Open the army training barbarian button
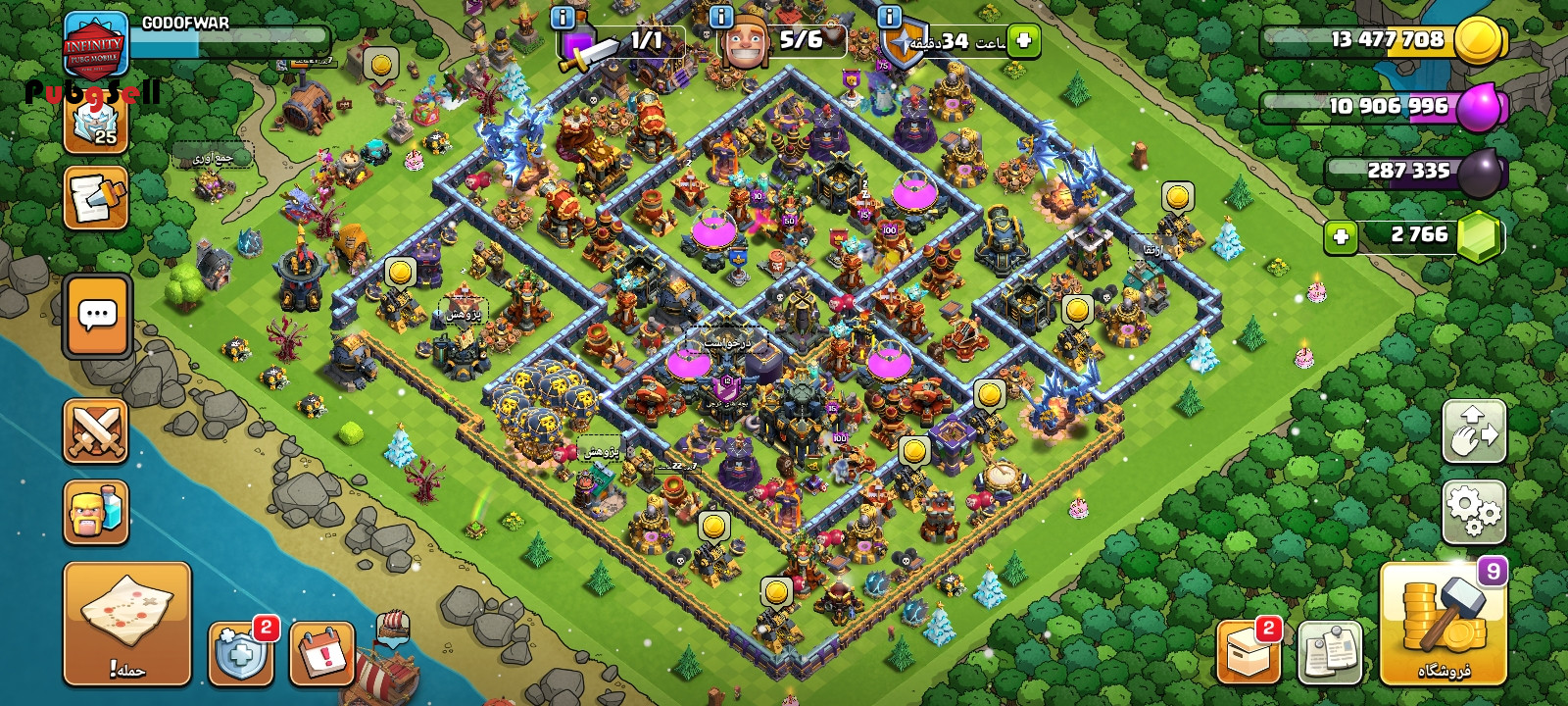Image resolution: width=1568 pixels, height=706 pixels. tap(96, 512)
